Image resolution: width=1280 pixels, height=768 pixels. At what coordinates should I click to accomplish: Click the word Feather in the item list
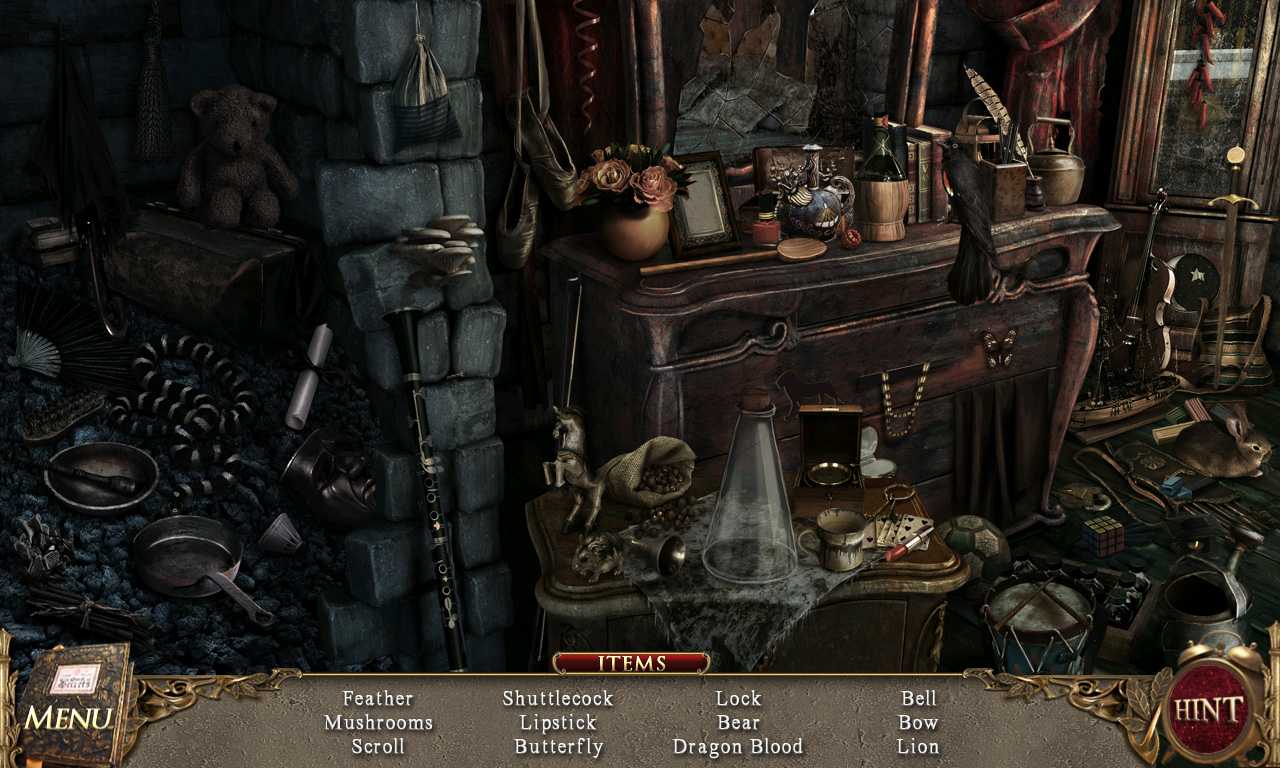point(378,698)
